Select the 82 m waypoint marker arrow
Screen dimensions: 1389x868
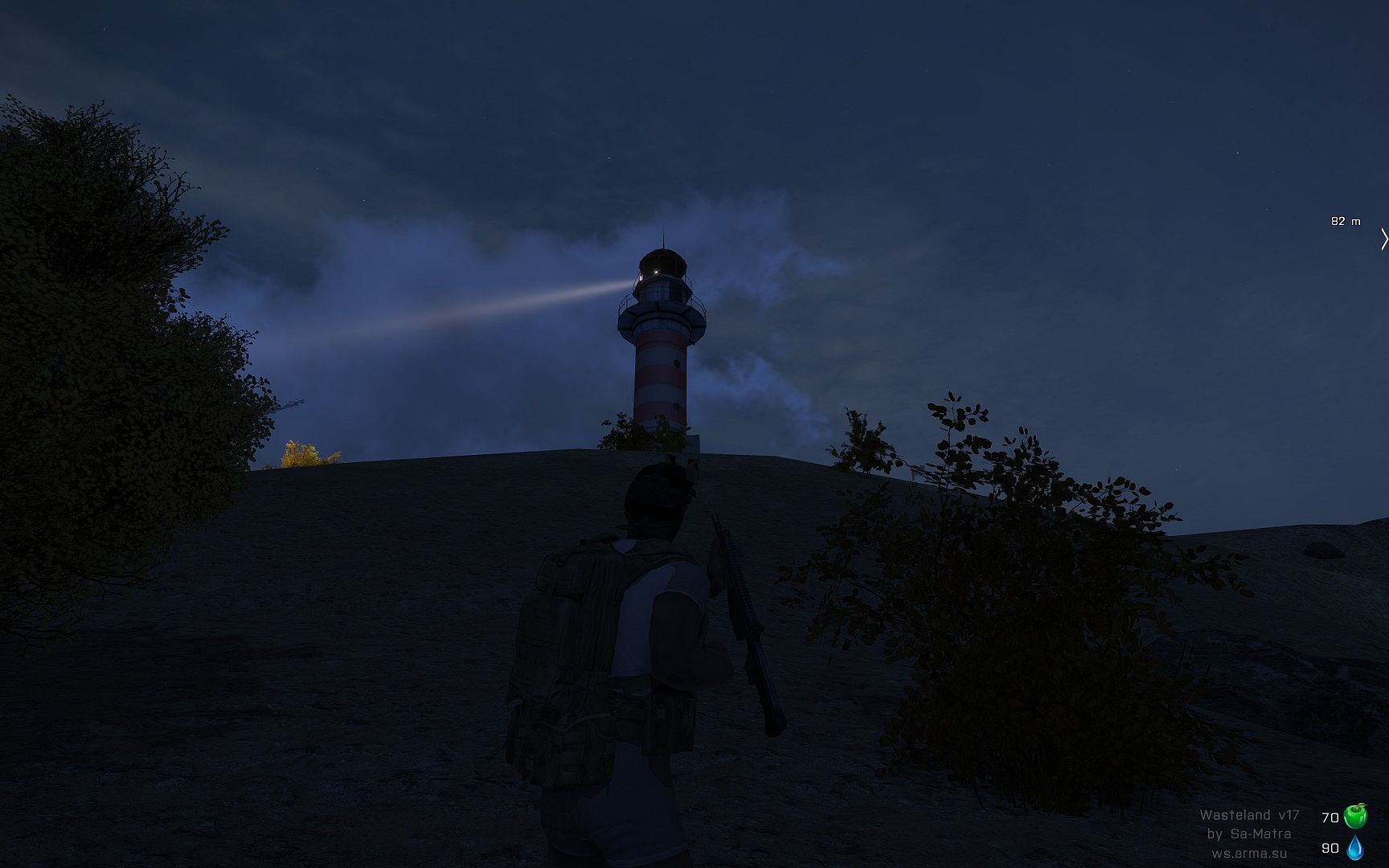click(1383, 239)
